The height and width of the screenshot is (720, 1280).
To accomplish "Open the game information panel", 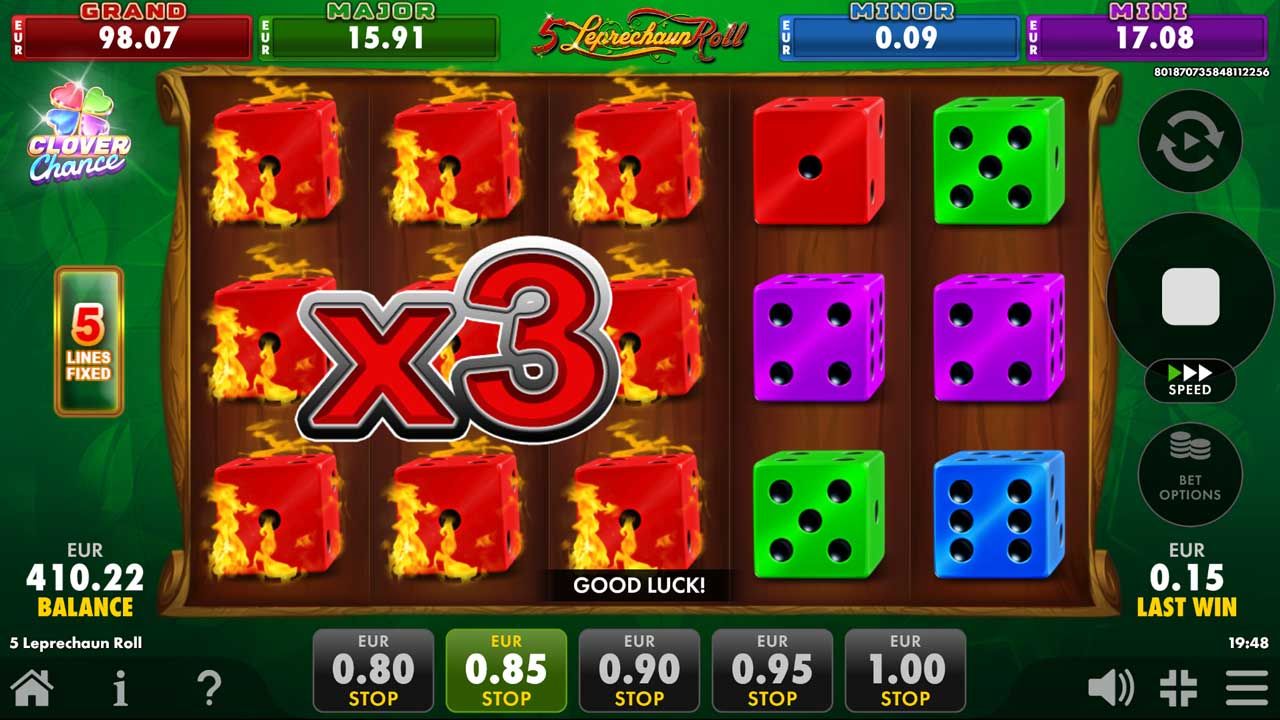I will (x=121, y=687).
